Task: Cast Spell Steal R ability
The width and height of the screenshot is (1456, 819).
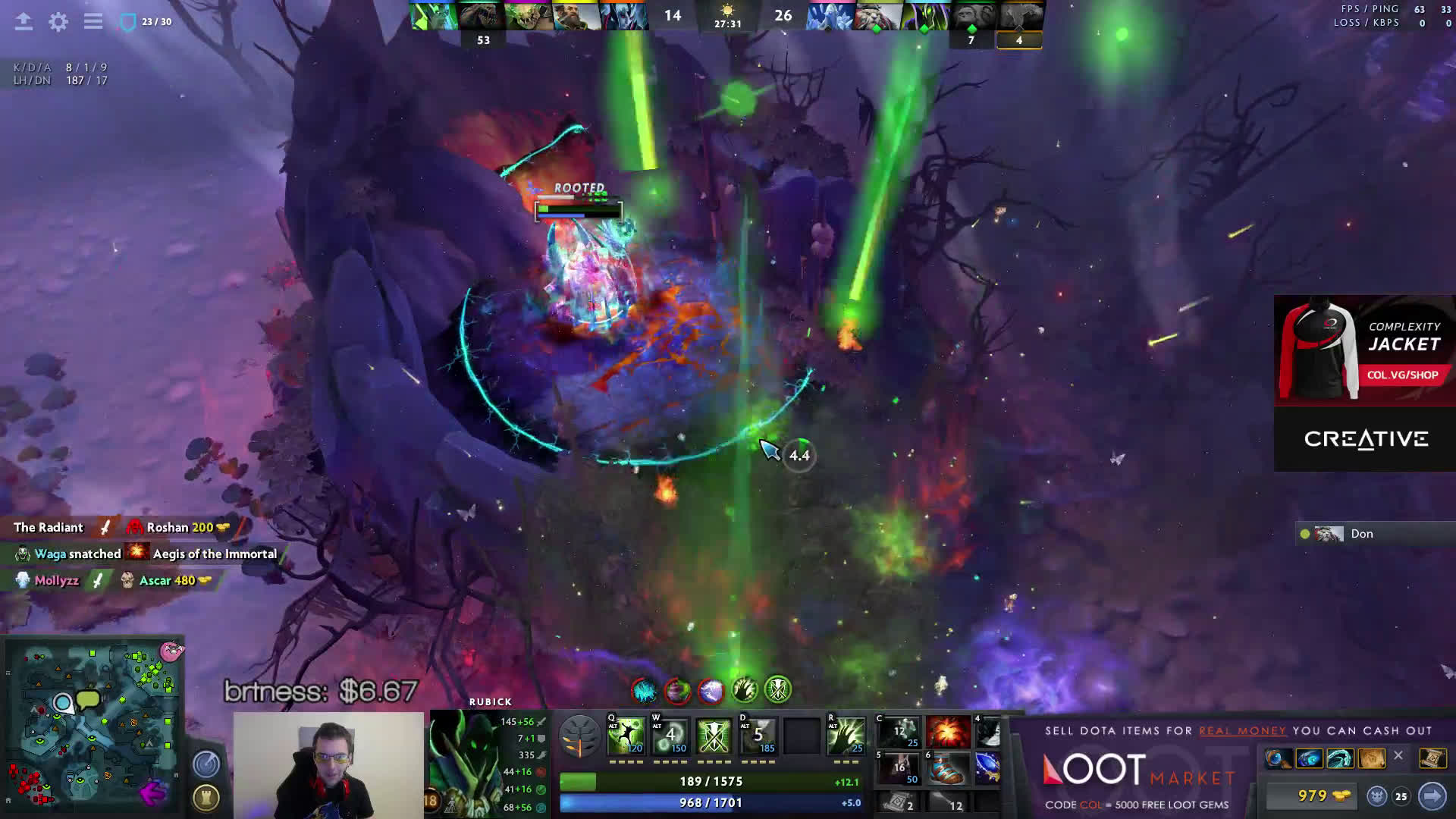Action: click(846, 736)
